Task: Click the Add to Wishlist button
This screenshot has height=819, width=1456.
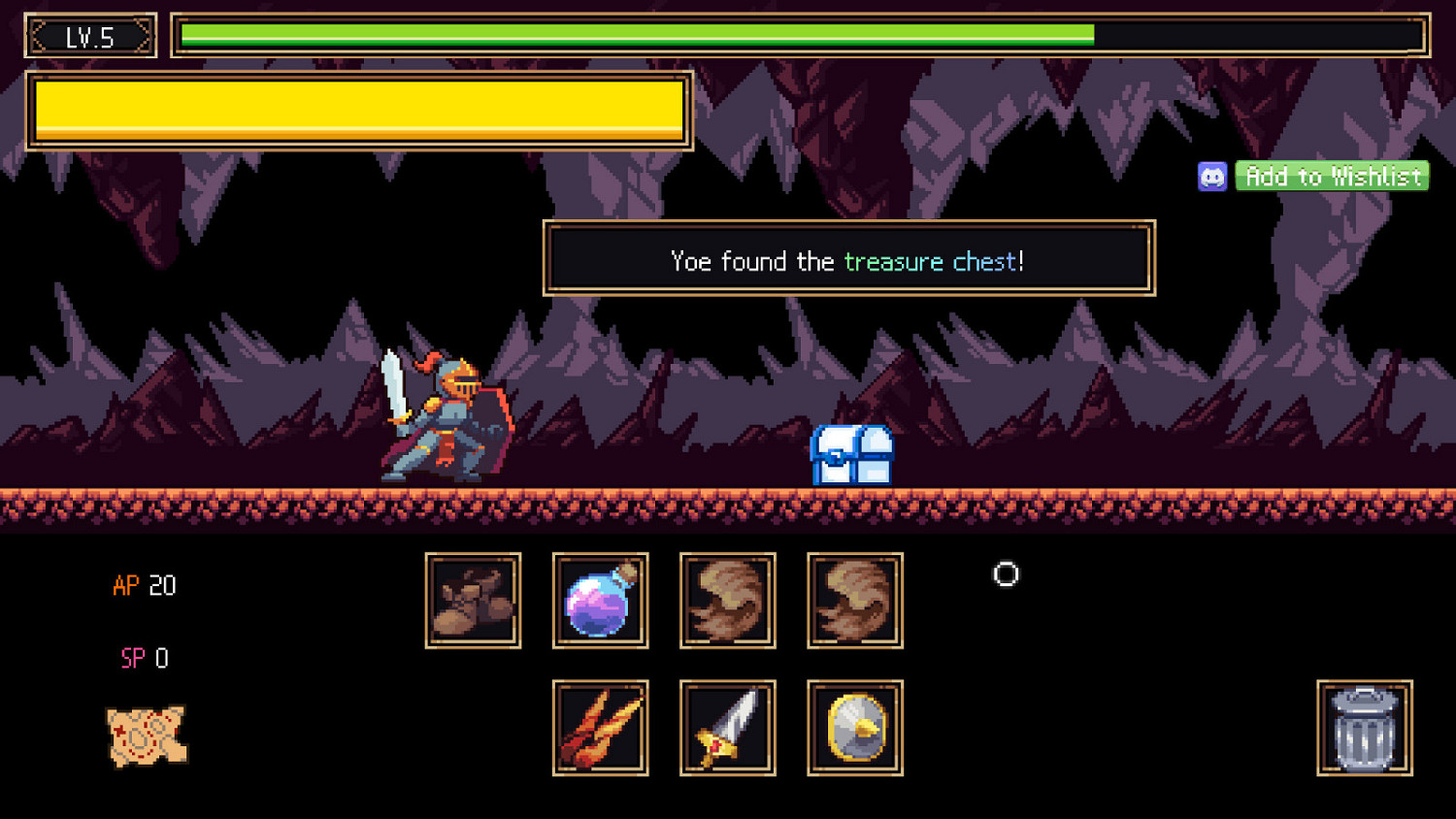Action: (x=1332, y=177)
